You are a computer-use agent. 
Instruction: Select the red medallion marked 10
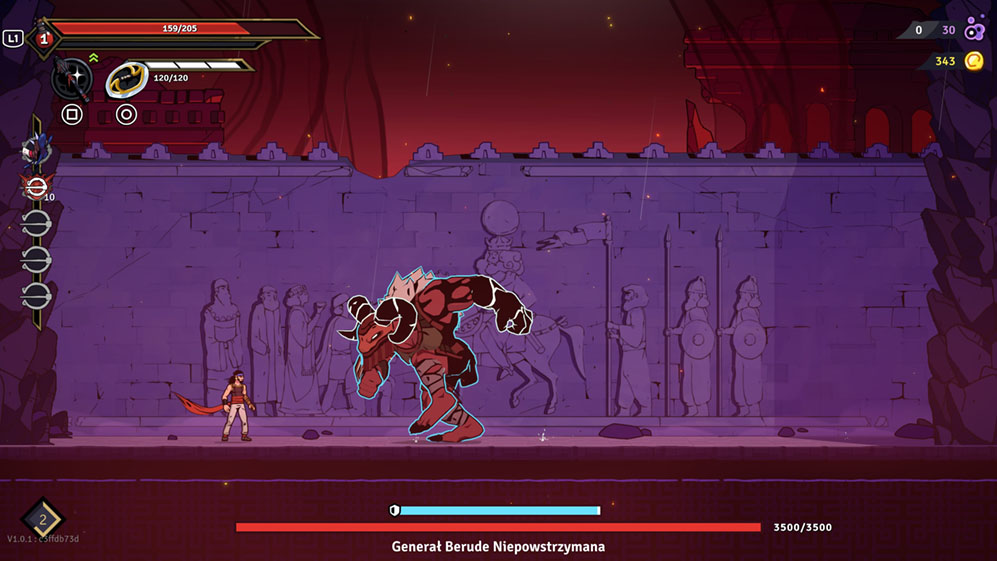(x=36, y=186)
